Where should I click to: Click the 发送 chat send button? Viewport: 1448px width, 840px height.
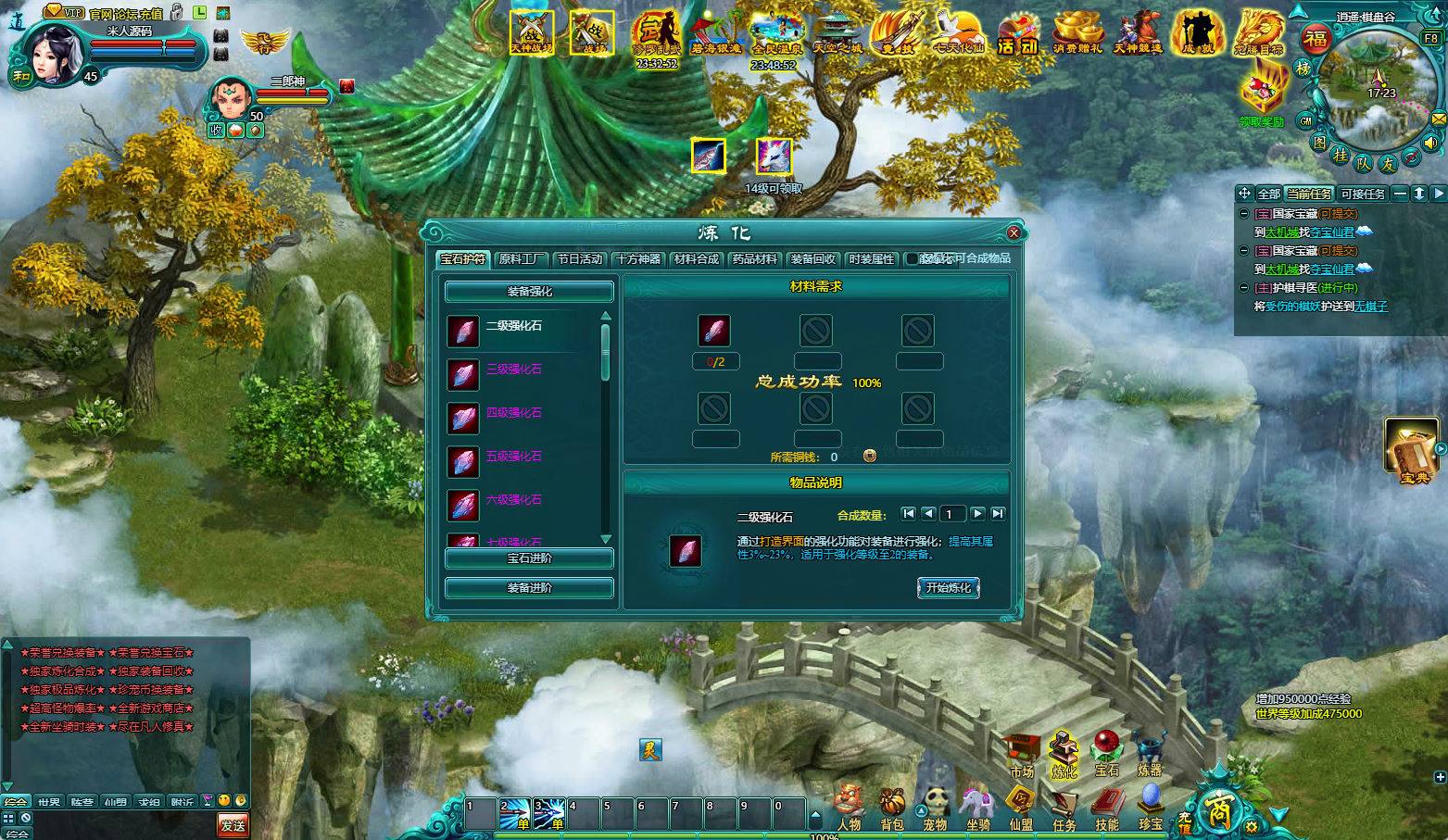click(x=233, y=824)
